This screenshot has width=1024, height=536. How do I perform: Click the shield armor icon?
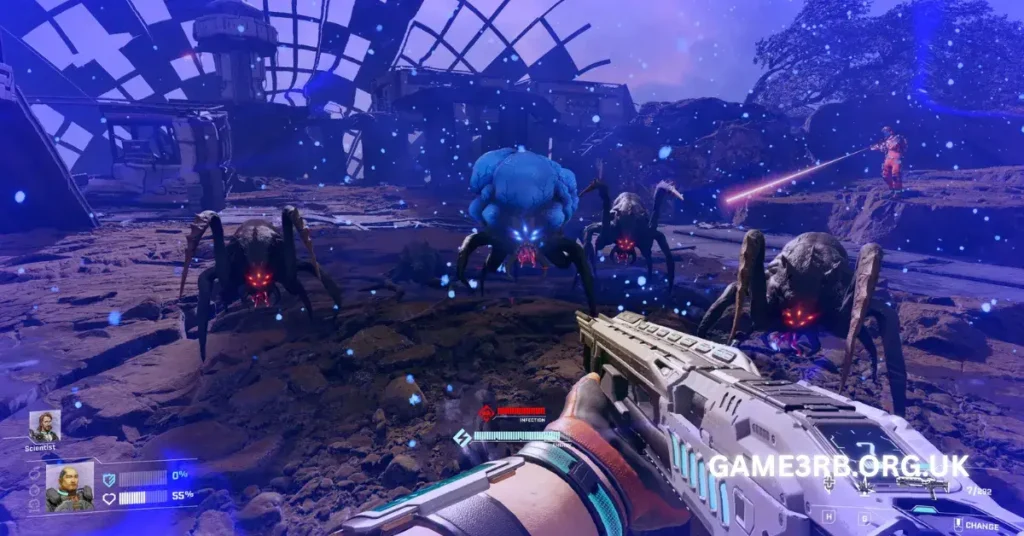click(x=109, y=479)
